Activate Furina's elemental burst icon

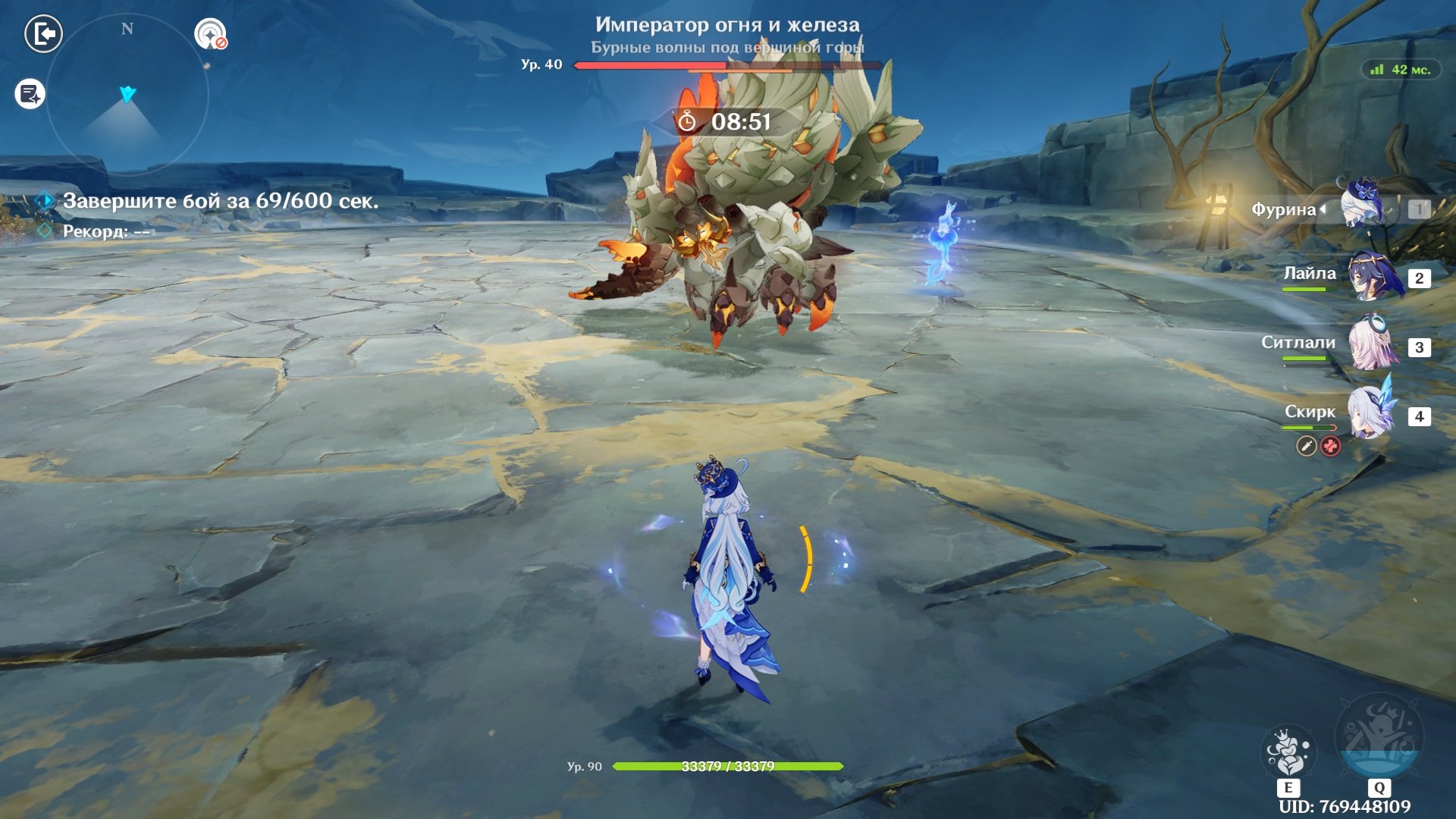point(1379,737)
